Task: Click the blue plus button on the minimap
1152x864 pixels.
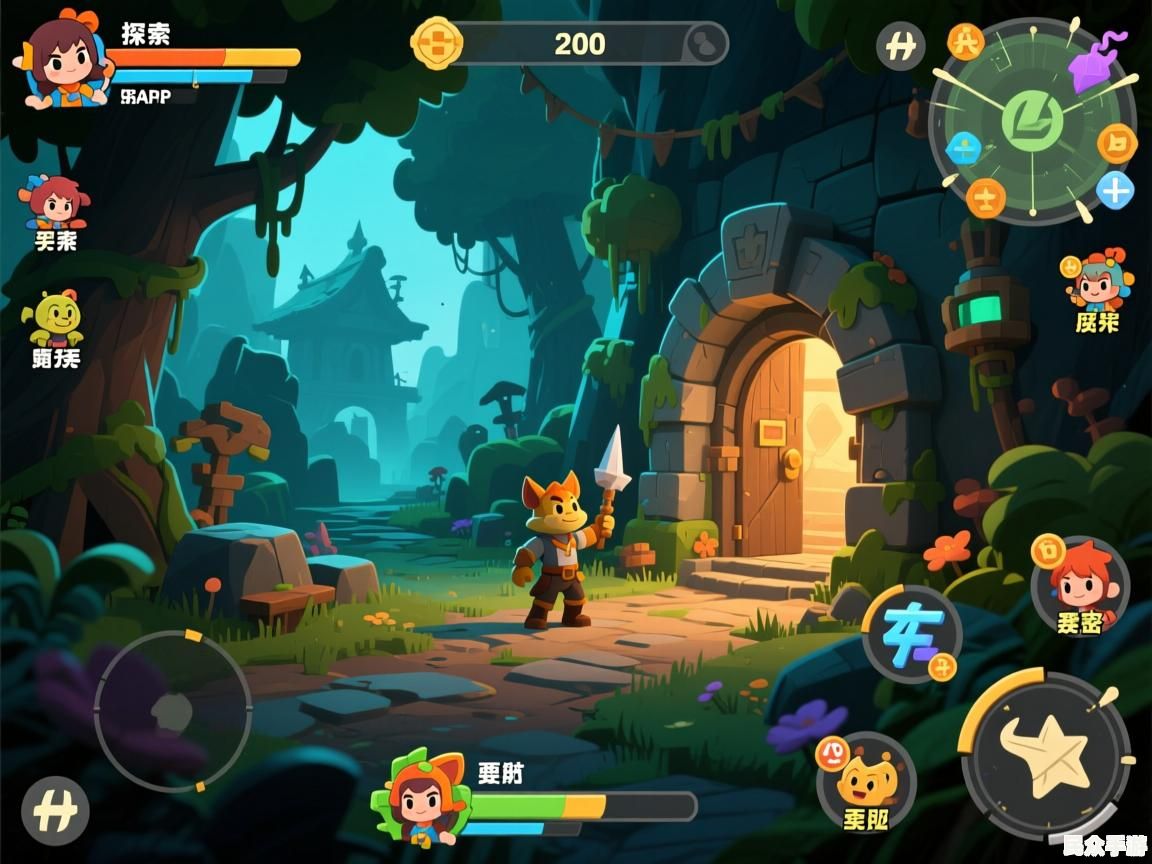Action: tap(1114, 189)
